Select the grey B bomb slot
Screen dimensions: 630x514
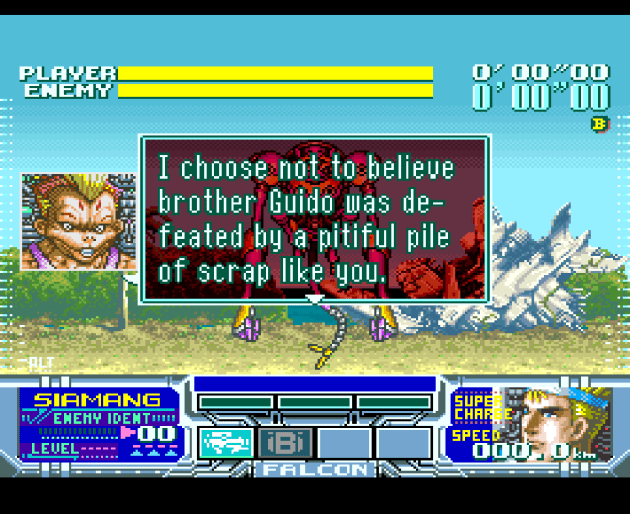(x=286, y=441)
